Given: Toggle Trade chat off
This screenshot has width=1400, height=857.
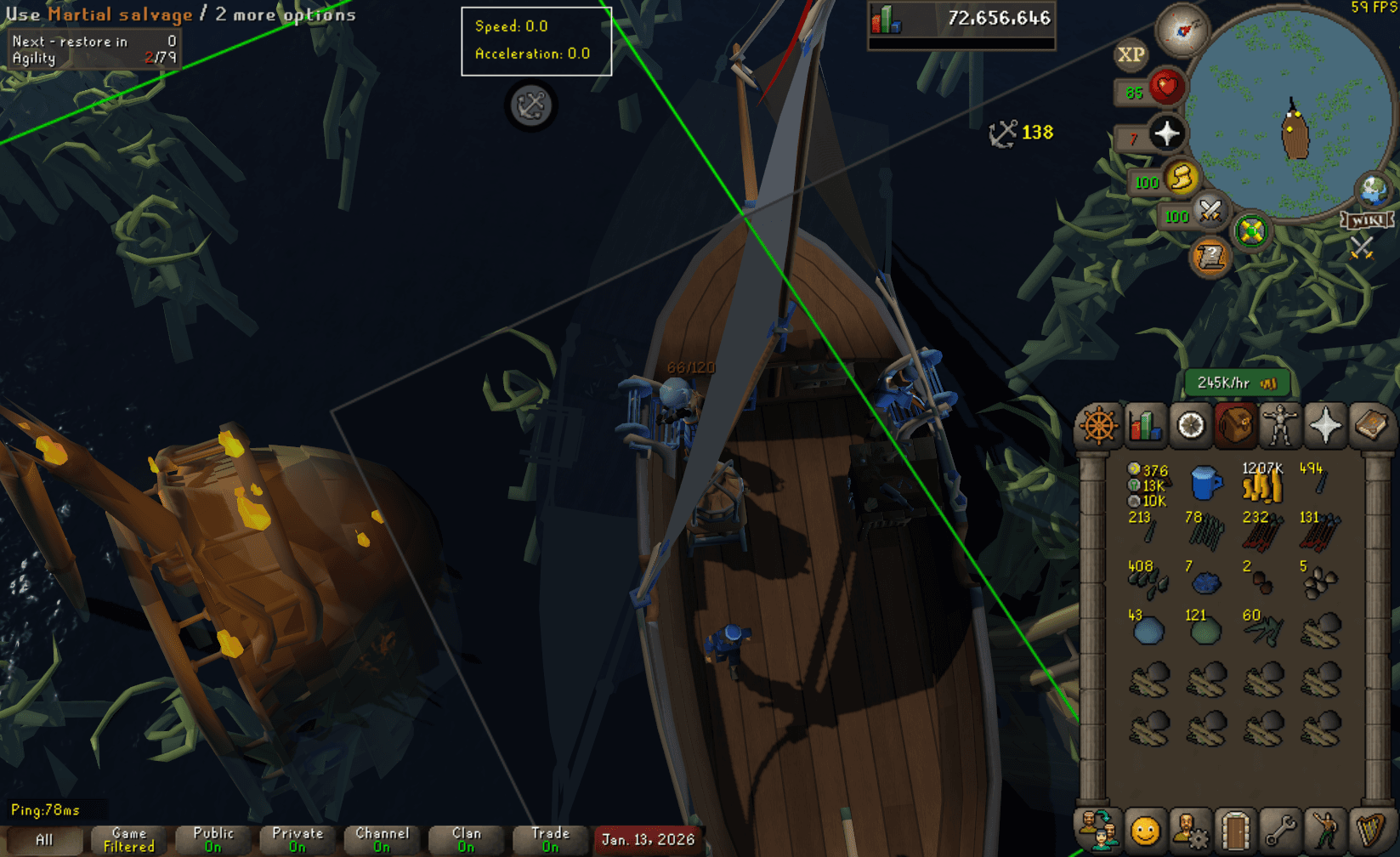Looking at the screenshot, I should 550,838.
